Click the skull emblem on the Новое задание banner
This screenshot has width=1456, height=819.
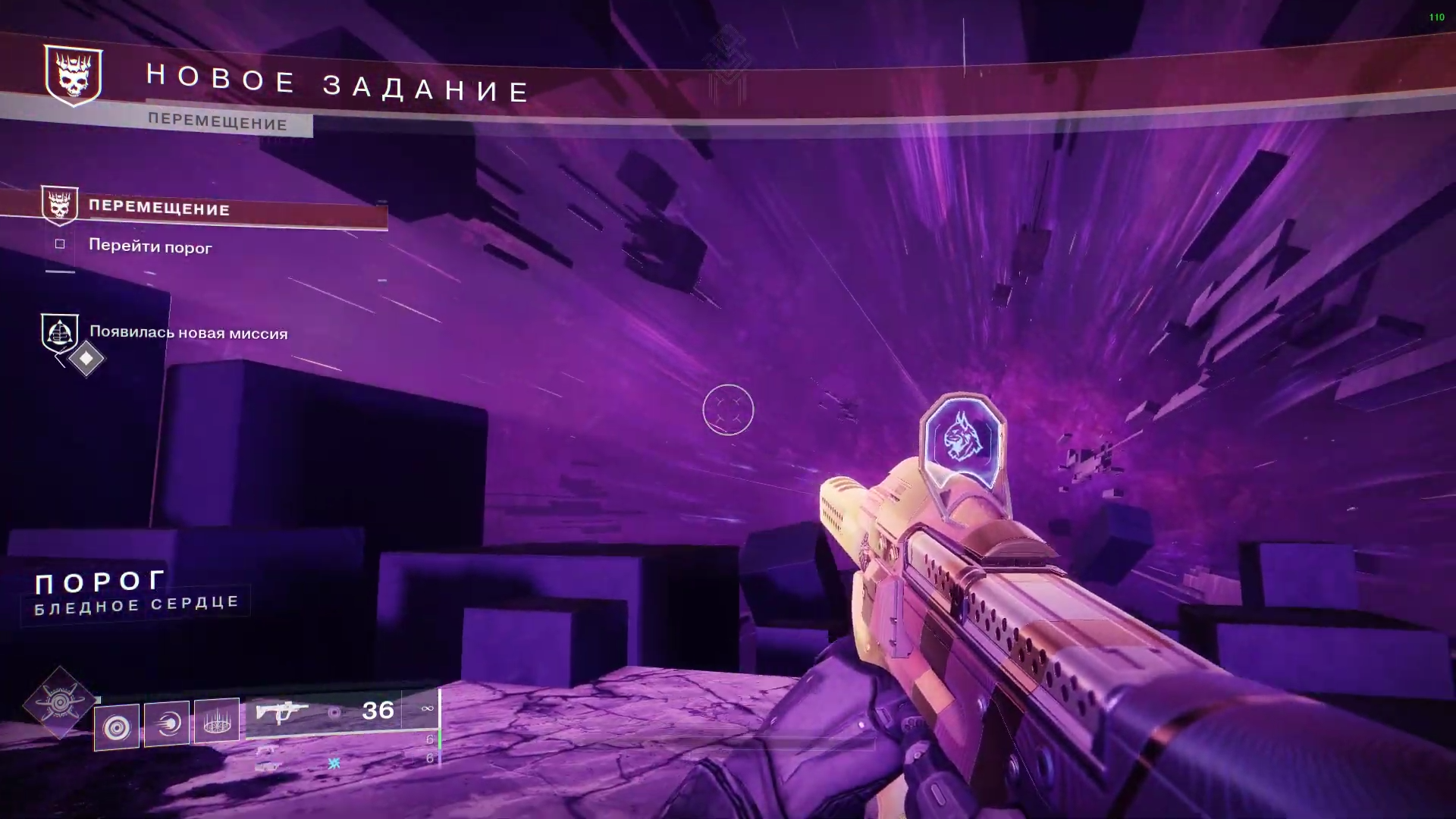[x=73, y=75]
